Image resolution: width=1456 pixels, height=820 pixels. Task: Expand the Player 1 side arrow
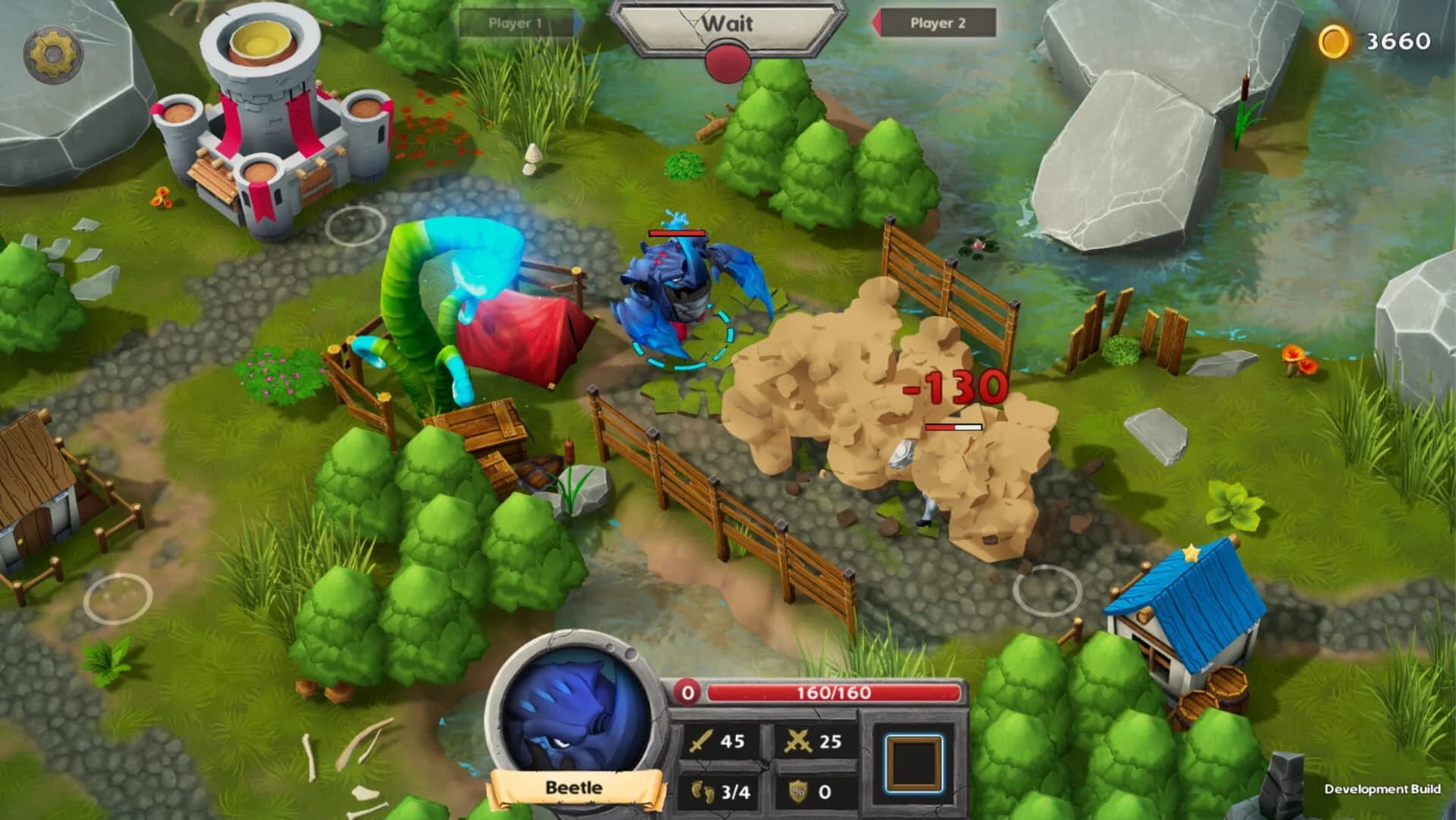(x=578, y=23)
